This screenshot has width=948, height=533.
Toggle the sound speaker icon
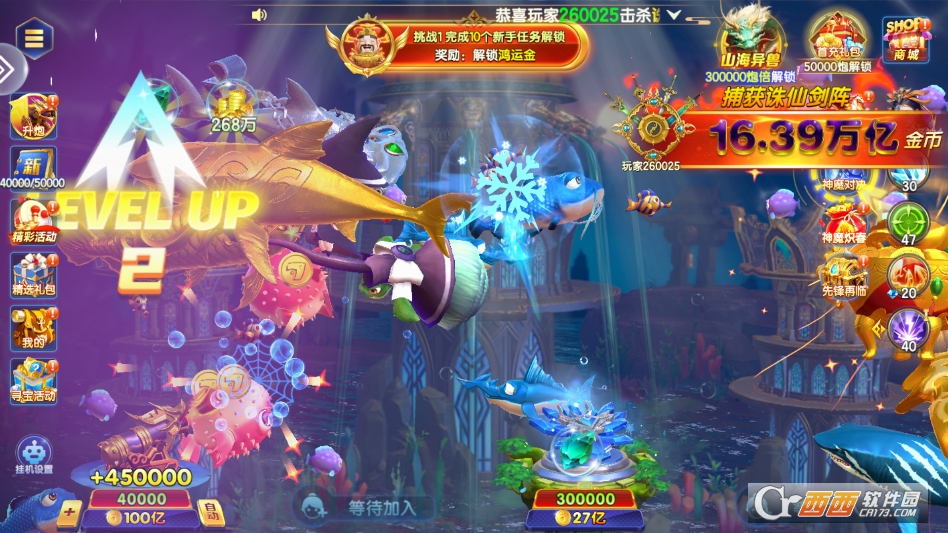click(259, 14)
